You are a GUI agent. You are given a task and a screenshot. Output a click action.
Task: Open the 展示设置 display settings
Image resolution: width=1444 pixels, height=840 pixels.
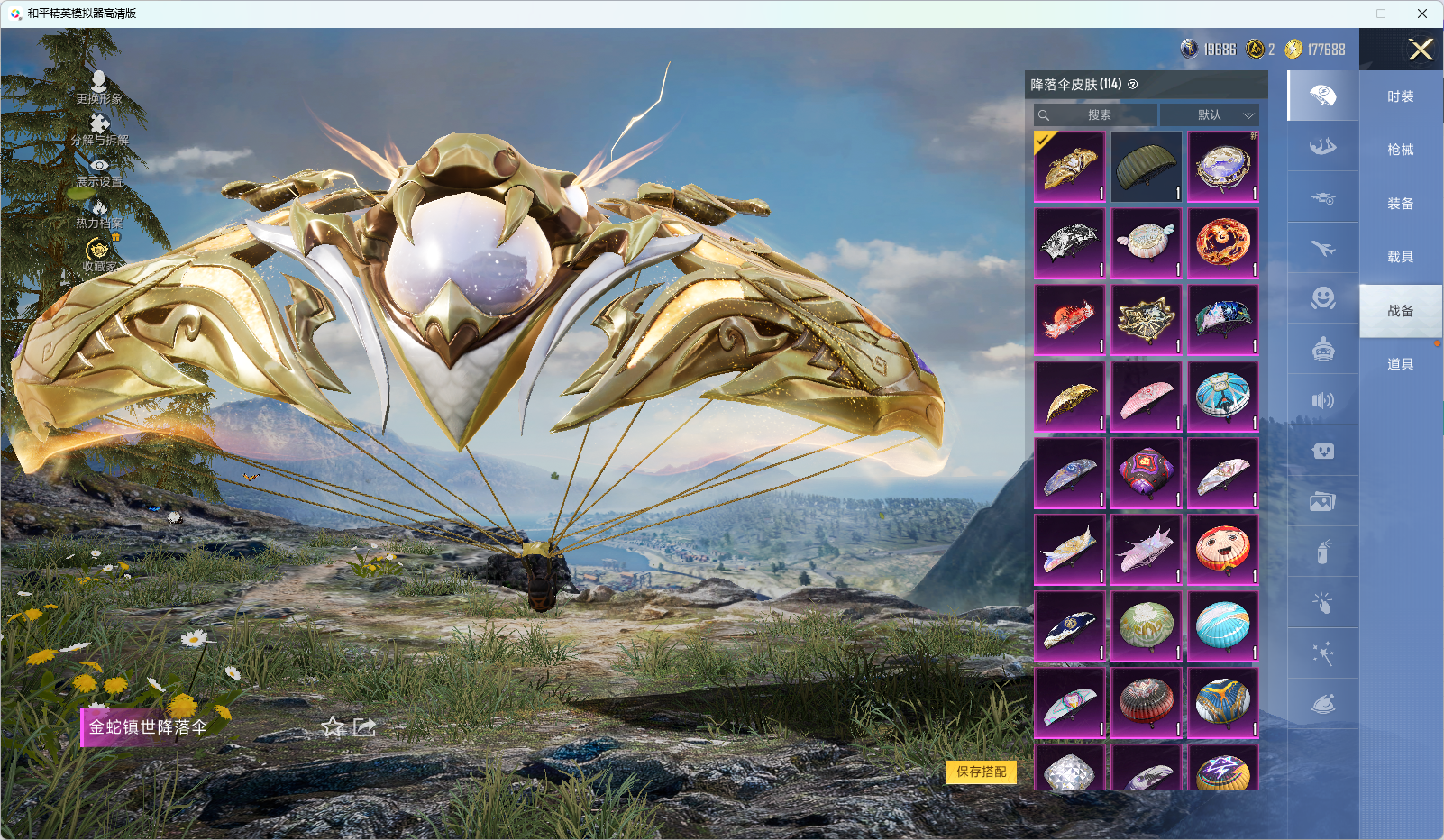click(99, 171)
